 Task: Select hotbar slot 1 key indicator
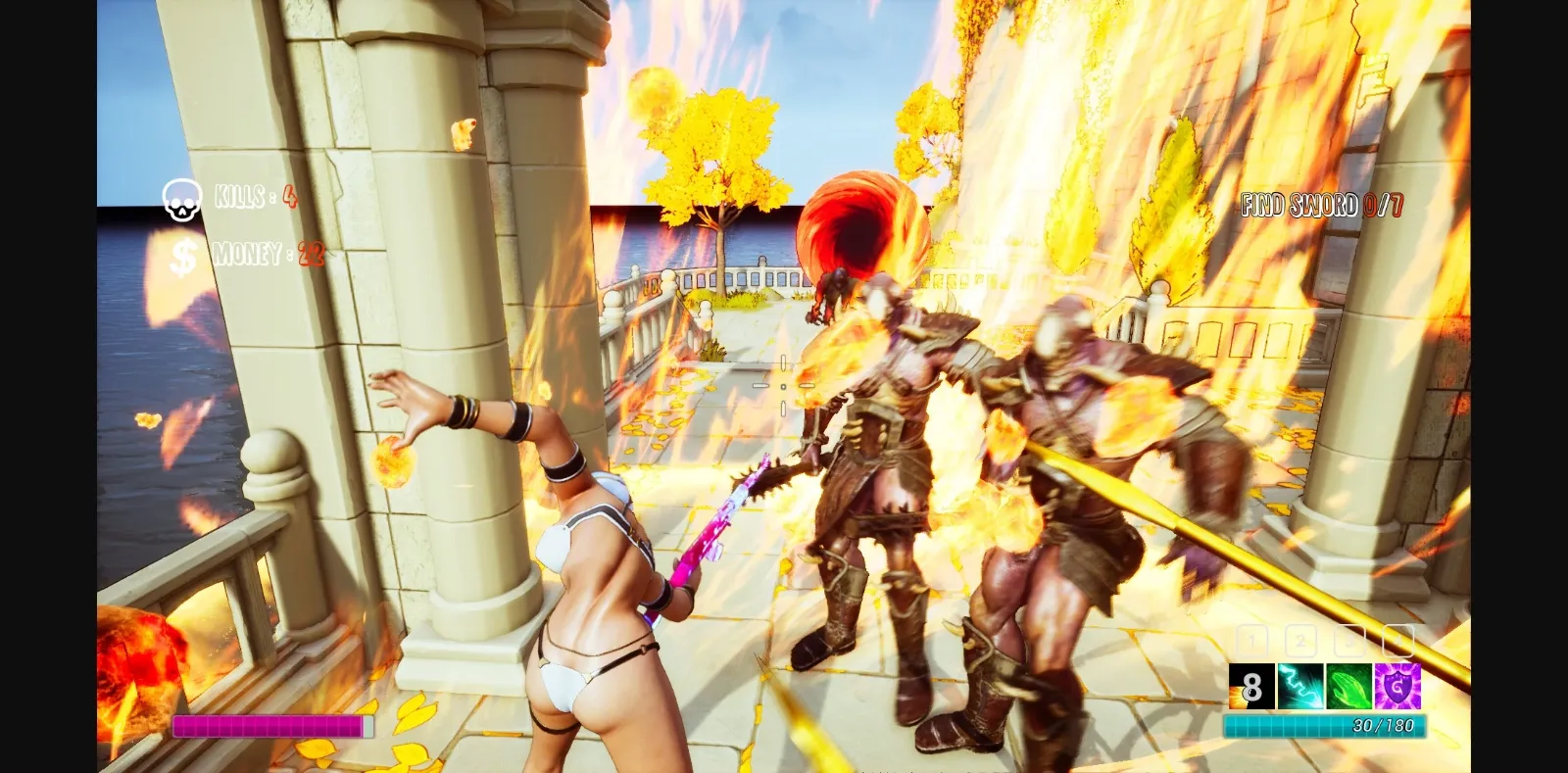pyautogui.click(x=1251, y=640)
